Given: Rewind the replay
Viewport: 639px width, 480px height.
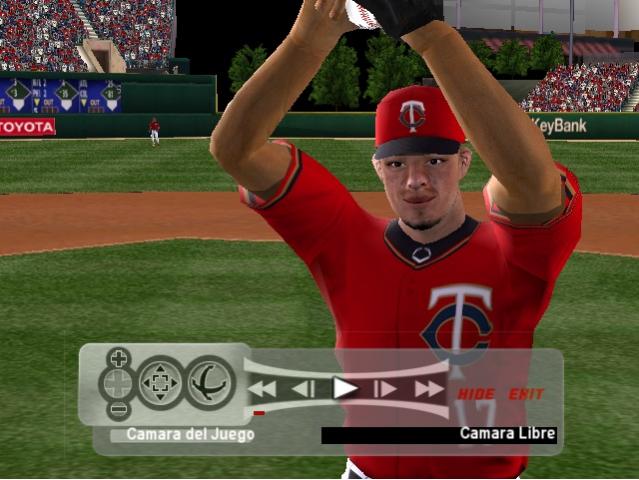Looking at the screenshot, I should [263, 389].
